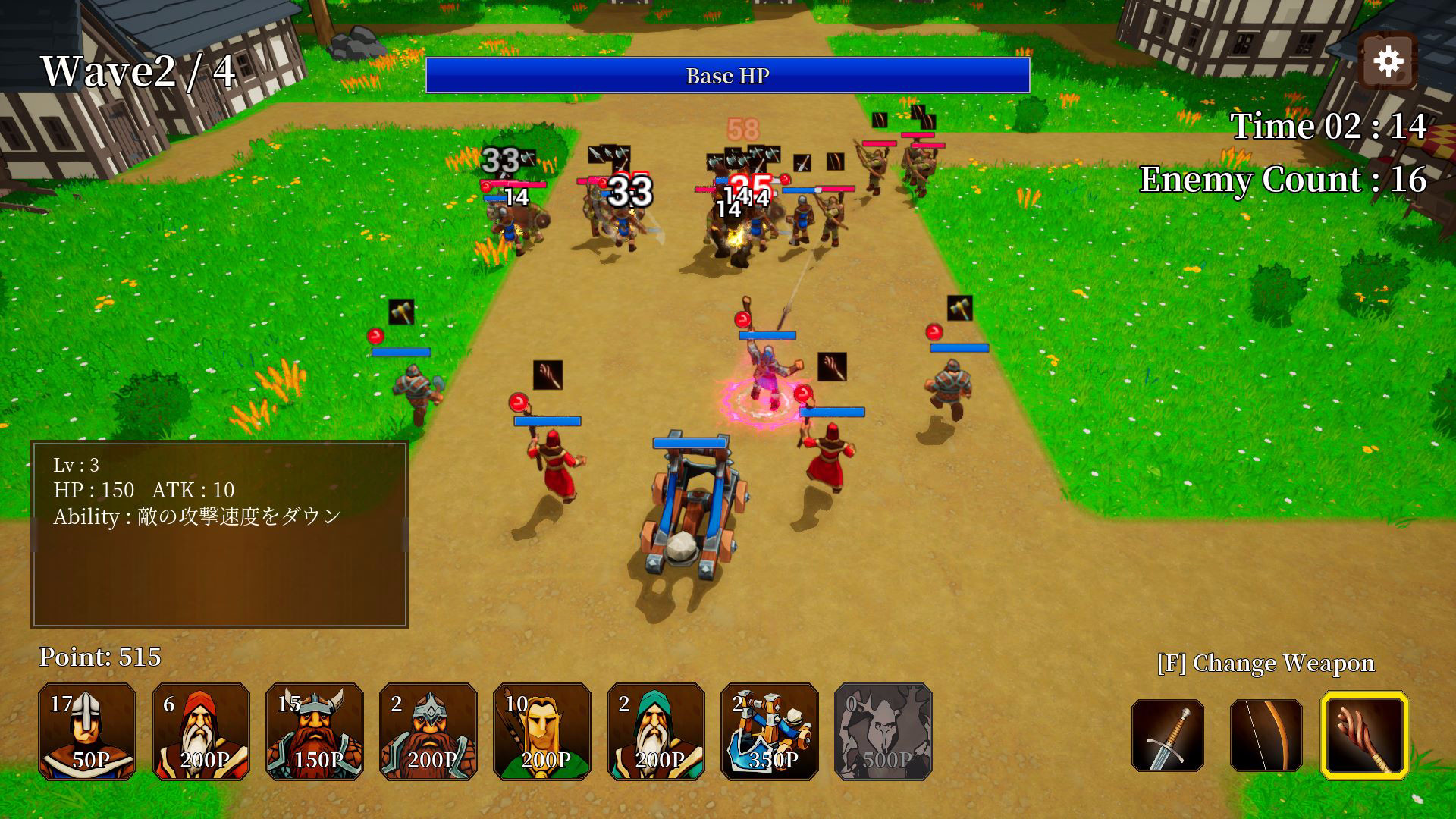Image resolution: width=1456 pixels, height=819 pixels.
Task: Select the 200P red-robed mage unit
Action: click(x=200, y=732)
